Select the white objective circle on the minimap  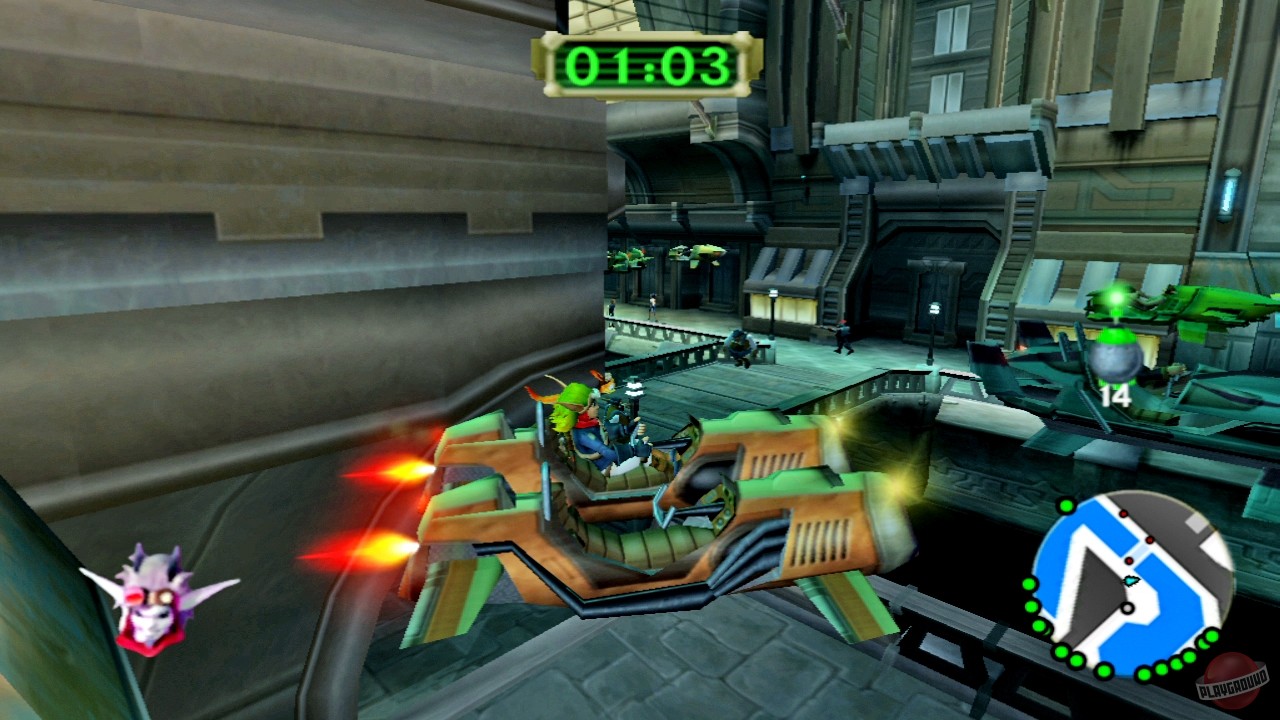[1127, 607]
